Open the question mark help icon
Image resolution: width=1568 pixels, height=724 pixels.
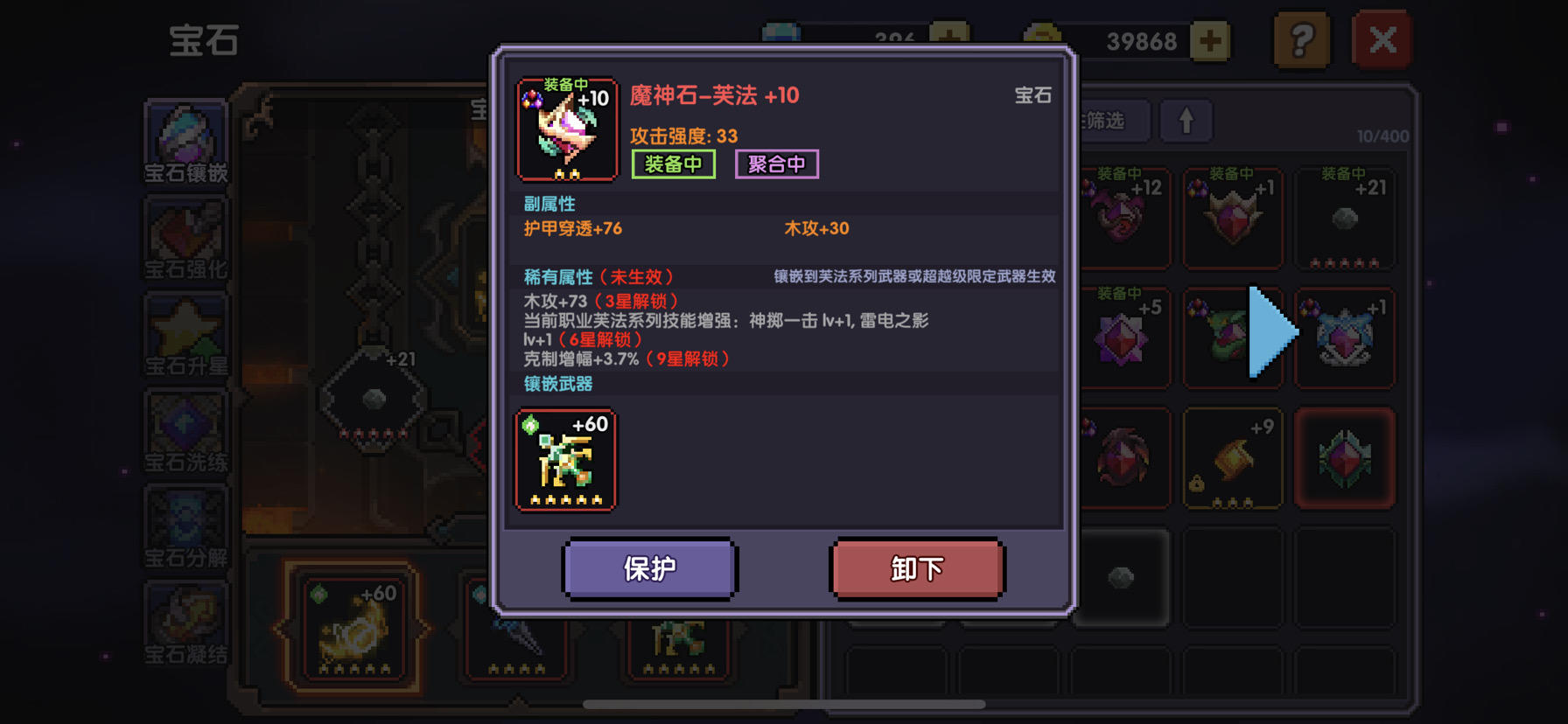[x=1301, y=40]
